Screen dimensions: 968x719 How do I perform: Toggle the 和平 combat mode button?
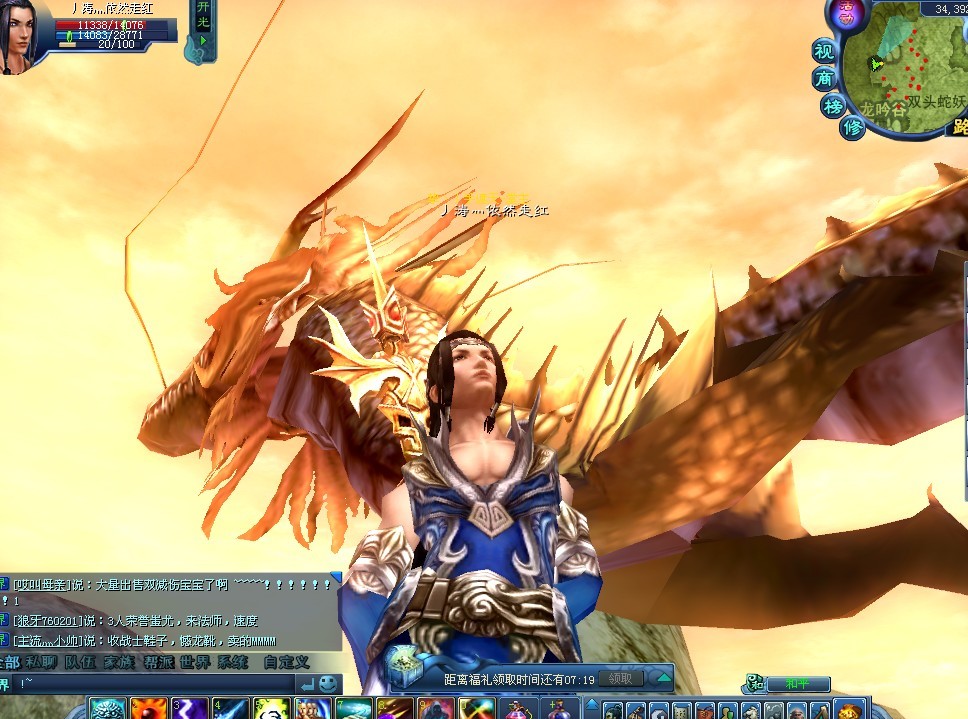point(798,684)
